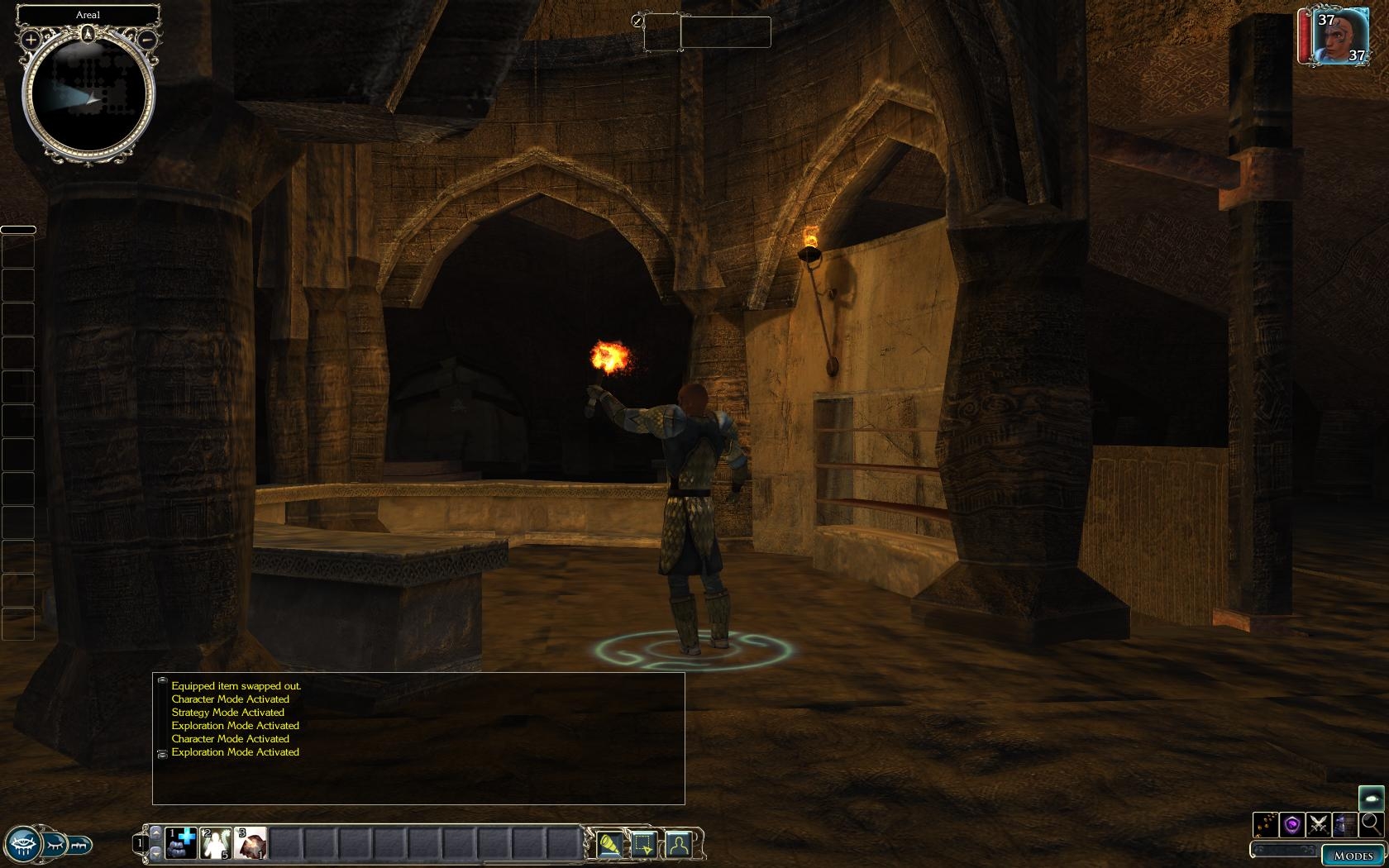
Task: Zoom in the minimap with the plus button
Action: tap(31, 39)
